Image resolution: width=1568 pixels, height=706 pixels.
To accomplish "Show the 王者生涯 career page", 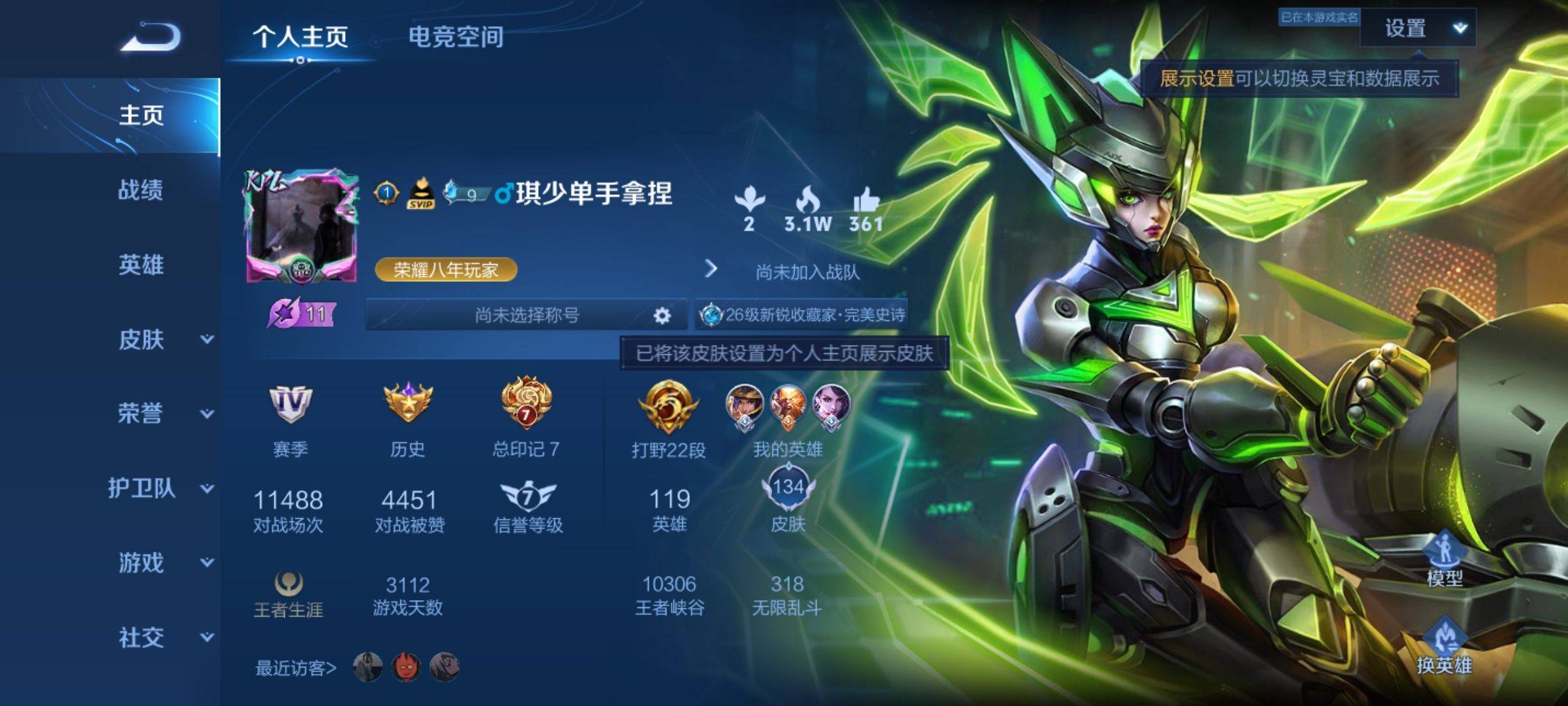I will [288, 594].
